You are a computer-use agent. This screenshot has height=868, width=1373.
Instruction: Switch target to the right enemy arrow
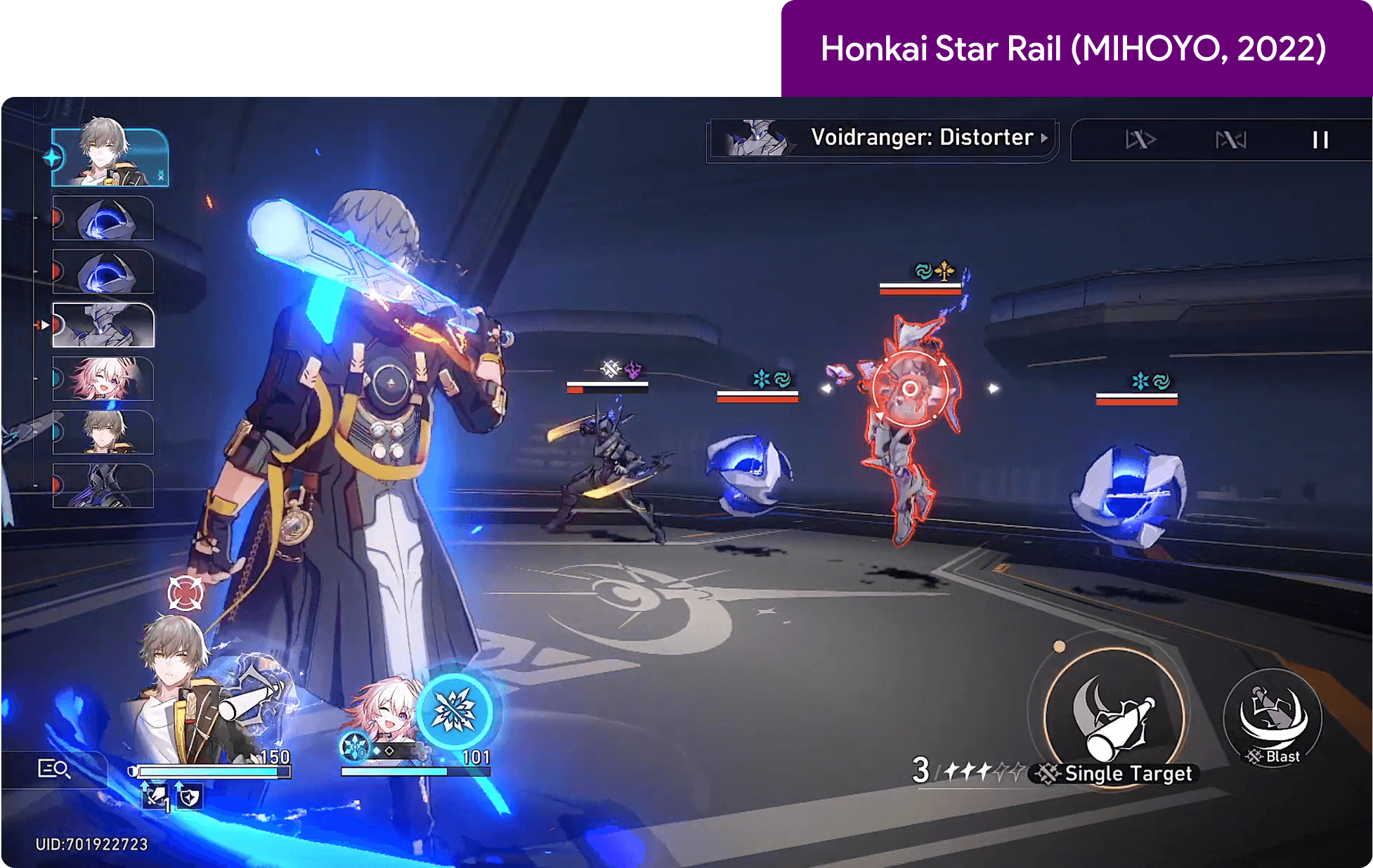point(993,388)
